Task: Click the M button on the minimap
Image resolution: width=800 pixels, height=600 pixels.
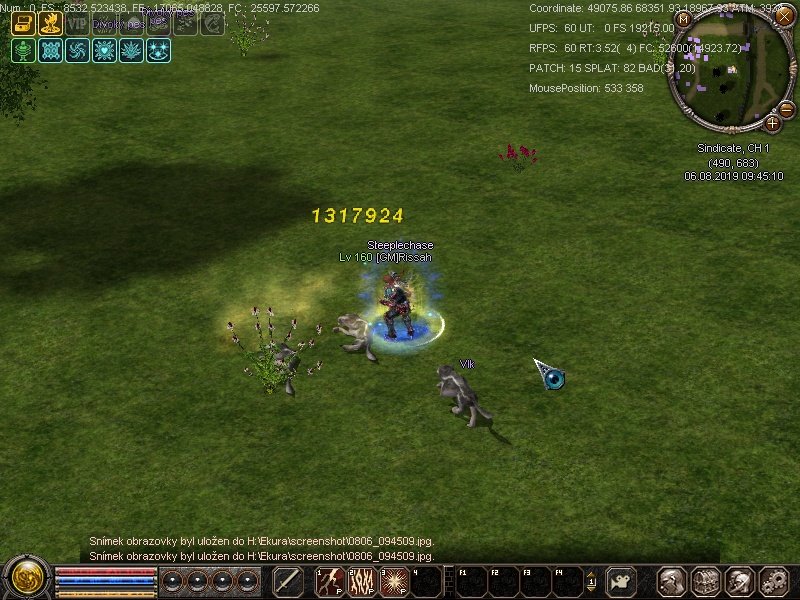Action: [685, 19]
